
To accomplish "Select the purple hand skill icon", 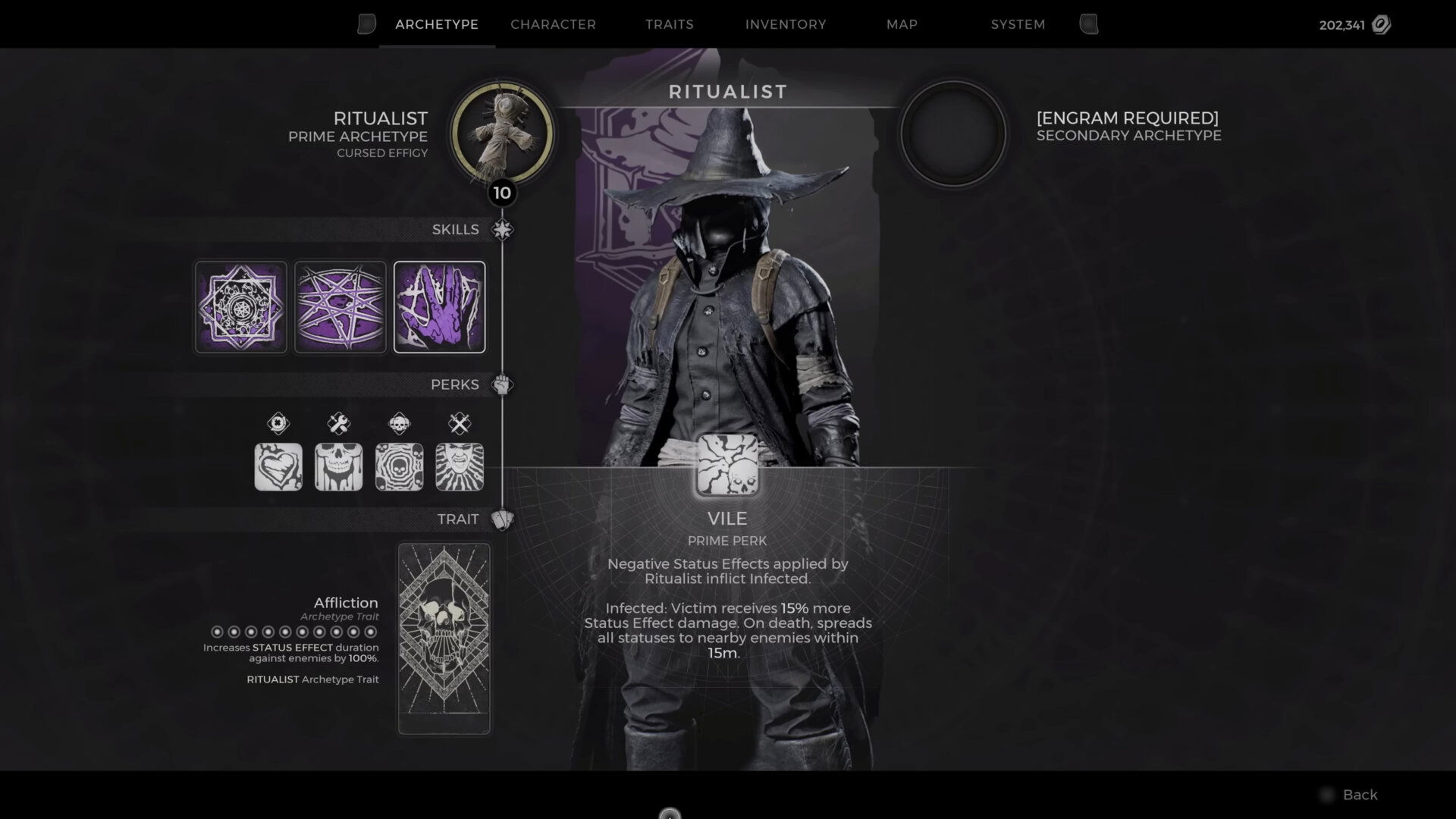I will [440, 306].
